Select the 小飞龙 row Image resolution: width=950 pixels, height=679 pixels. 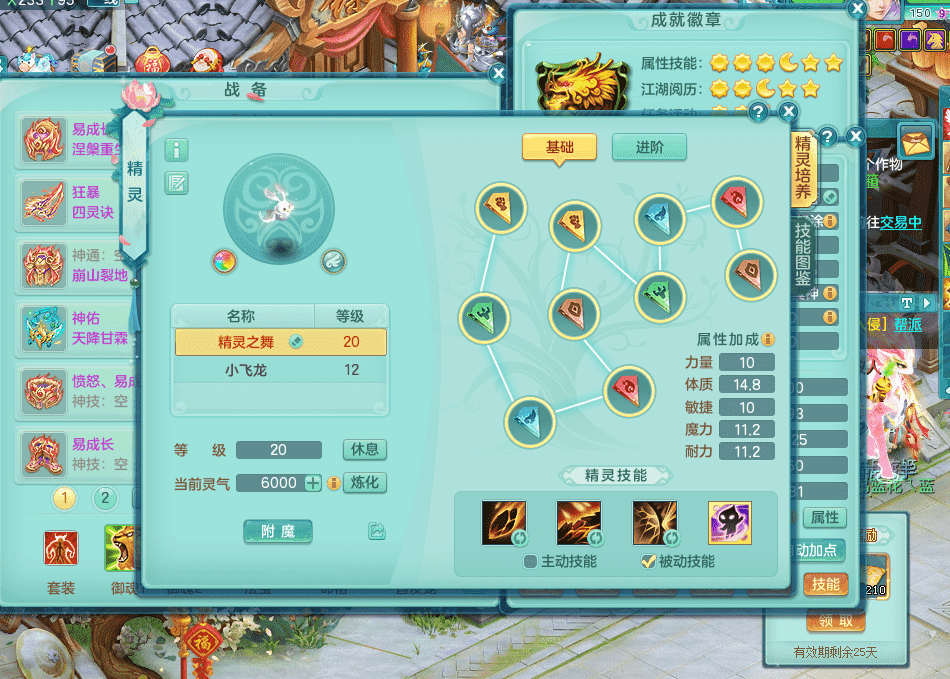click(280, 370)
